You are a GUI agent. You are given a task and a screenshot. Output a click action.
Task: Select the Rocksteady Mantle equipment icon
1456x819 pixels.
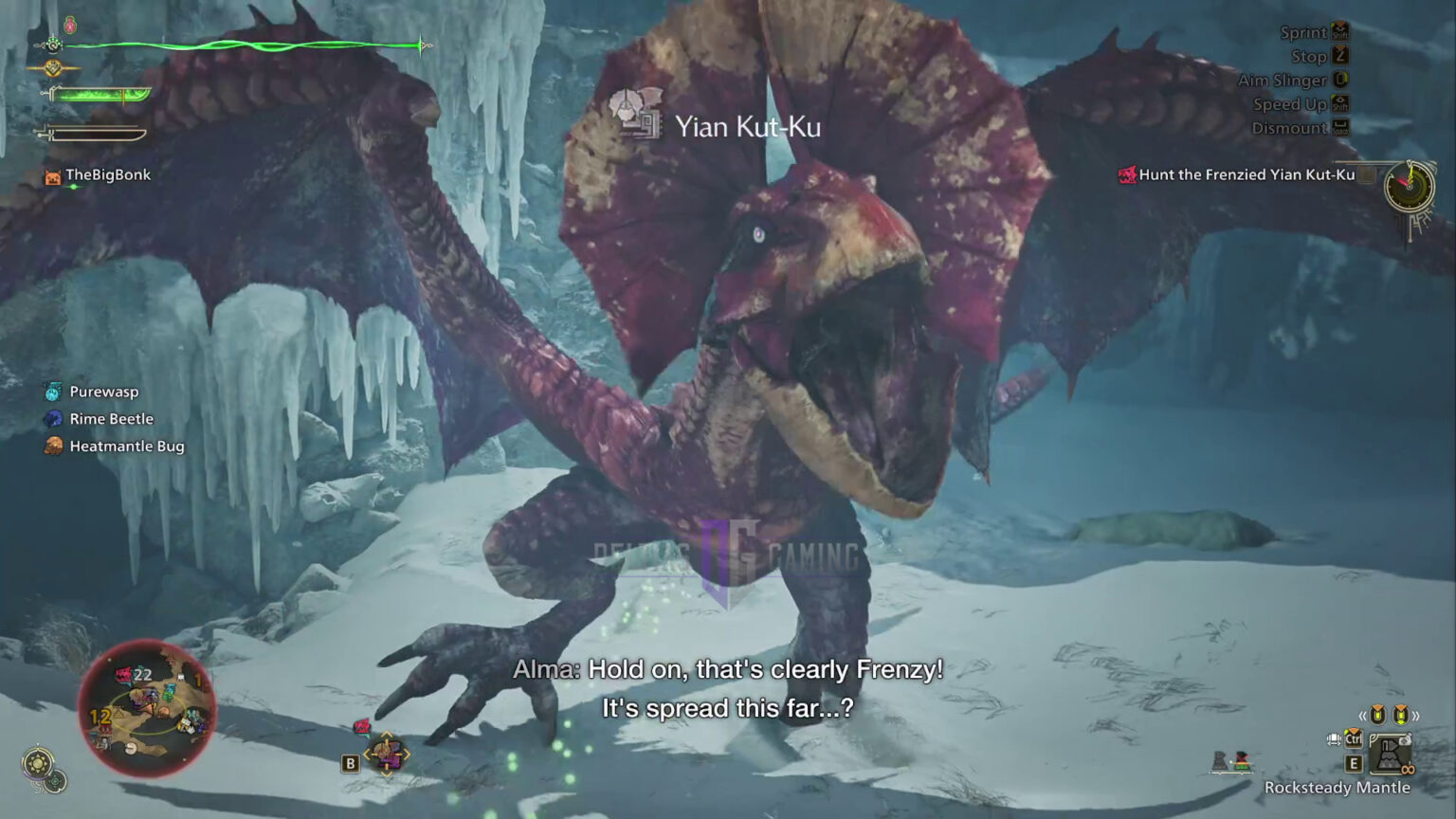coord(1391,752)
